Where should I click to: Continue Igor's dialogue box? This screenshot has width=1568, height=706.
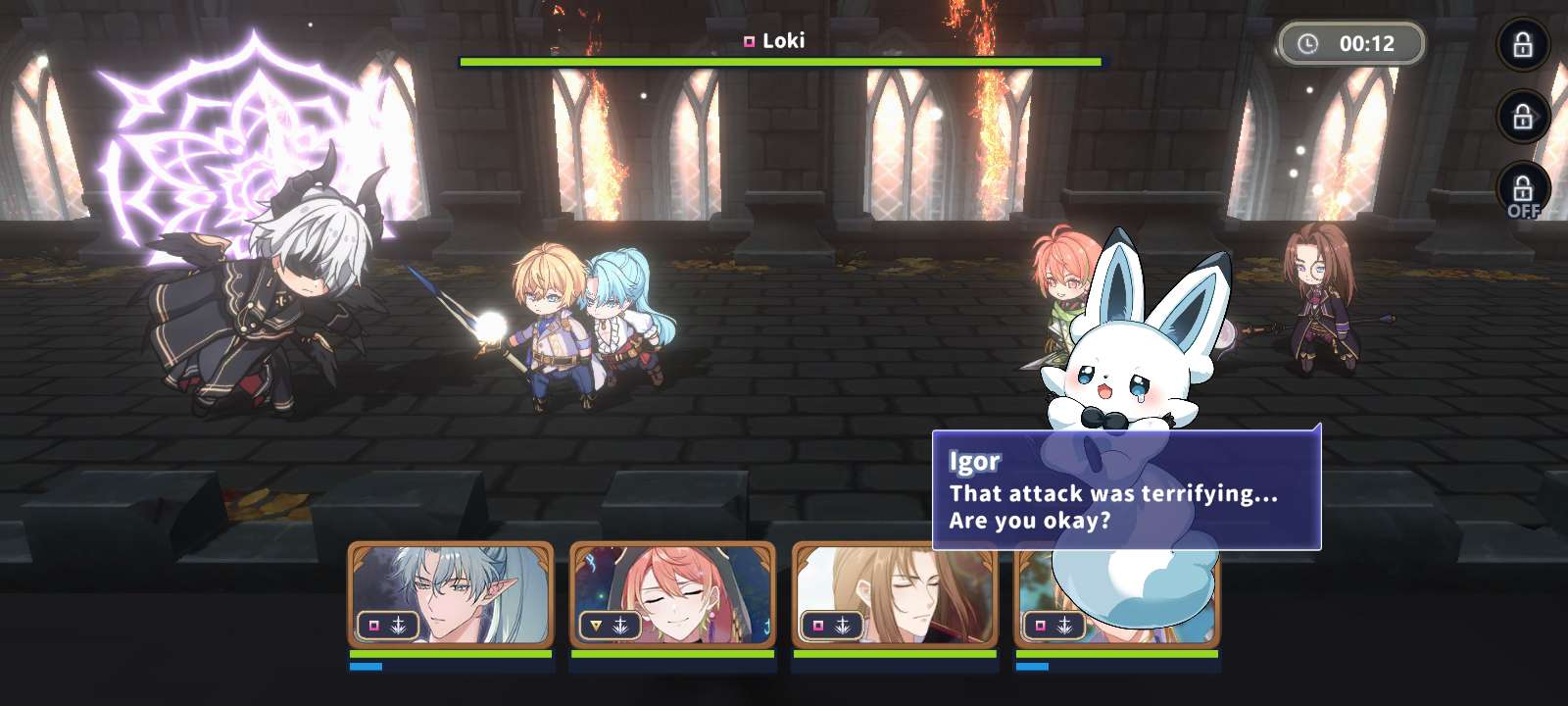[1126, 491]
